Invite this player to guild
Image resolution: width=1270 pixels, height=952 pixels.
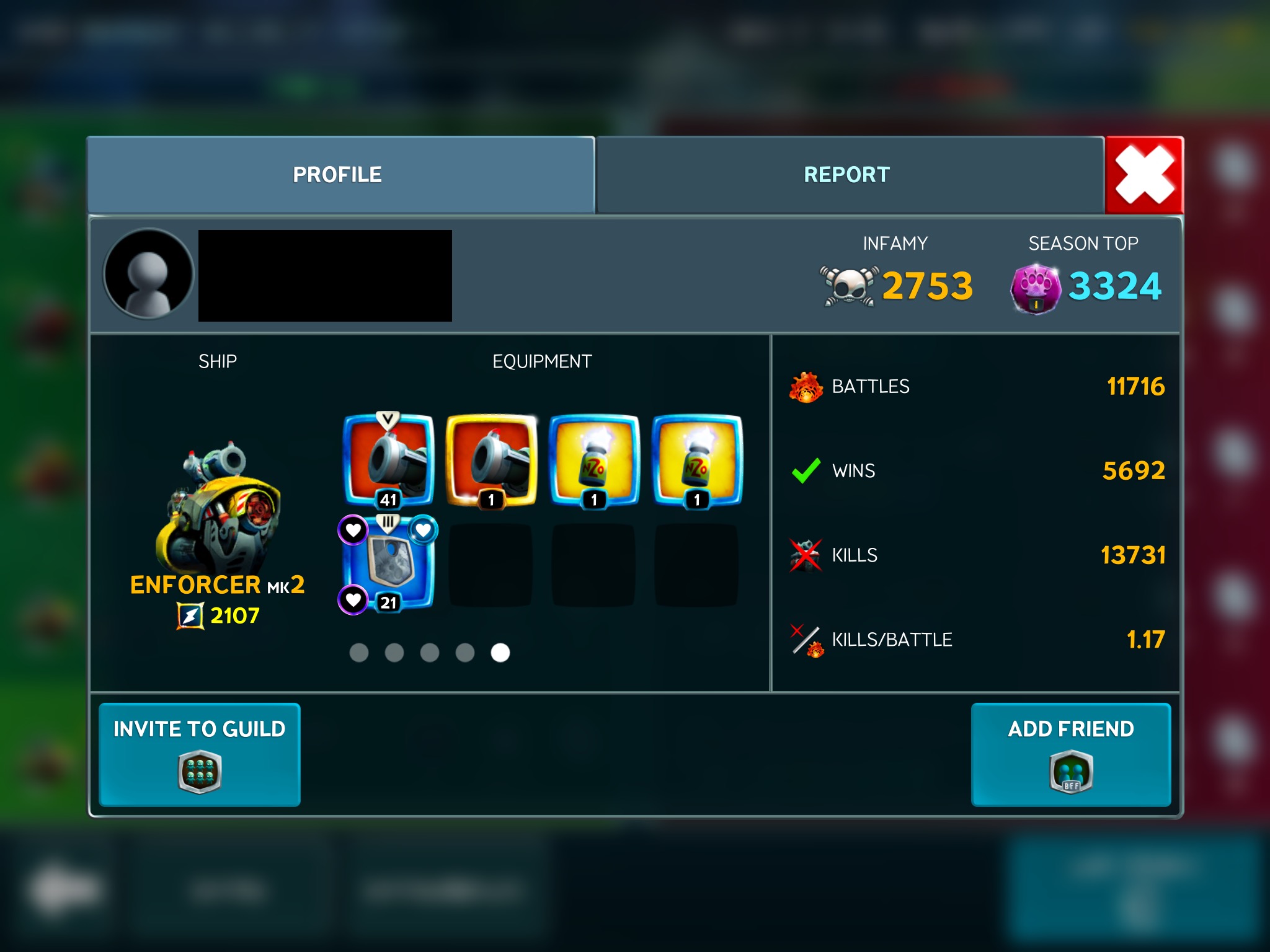(x=200, y=754)
